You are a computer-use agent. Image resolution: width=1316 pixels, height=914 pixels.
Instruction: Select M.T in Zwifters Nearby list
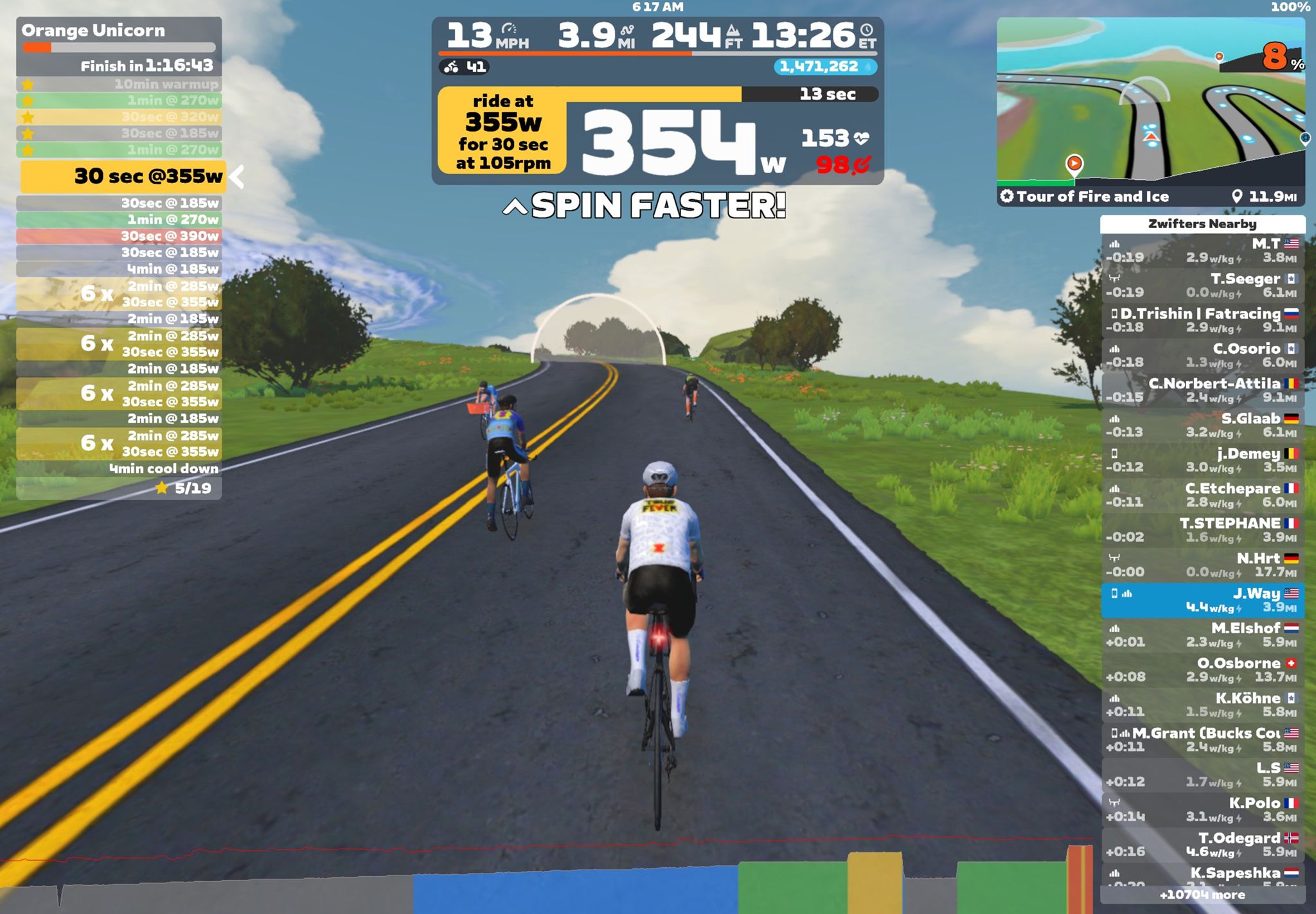pyautogui.click(x=1202, y=250)
